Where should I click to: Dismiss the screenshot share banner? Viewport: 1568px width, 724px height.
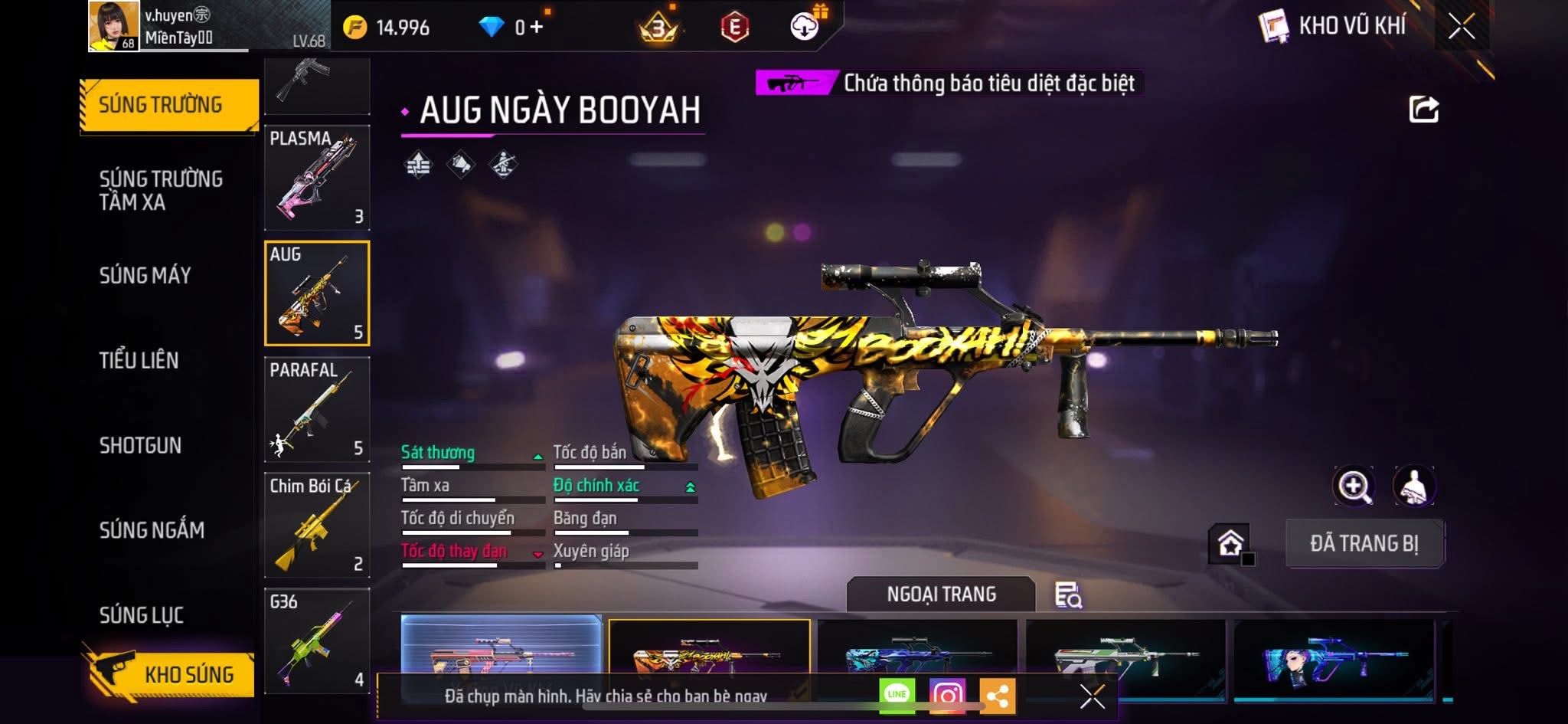point(1092,696)
